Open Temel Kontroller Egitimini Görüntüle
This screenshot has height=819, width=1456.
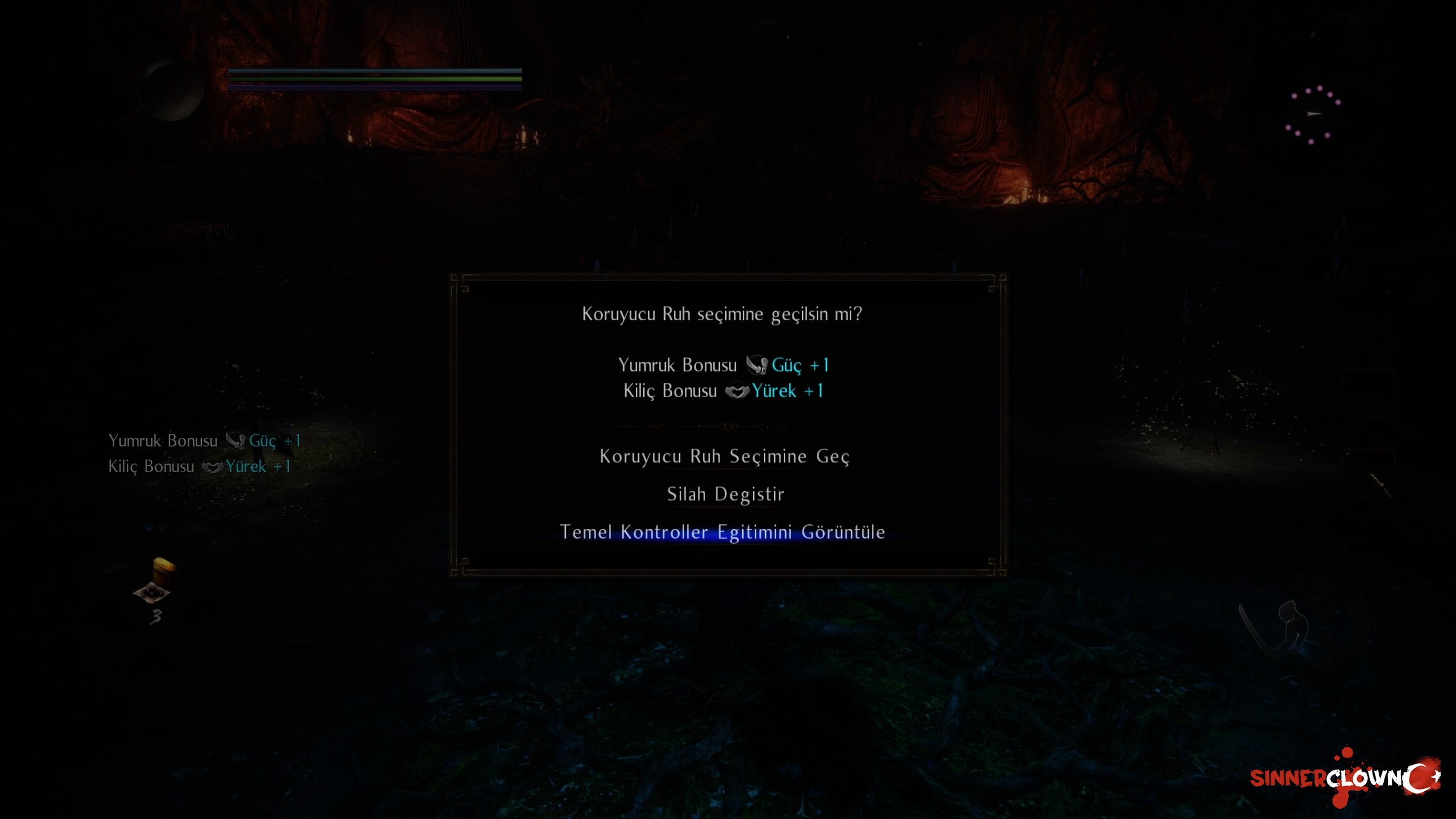(x=722, y=532)
